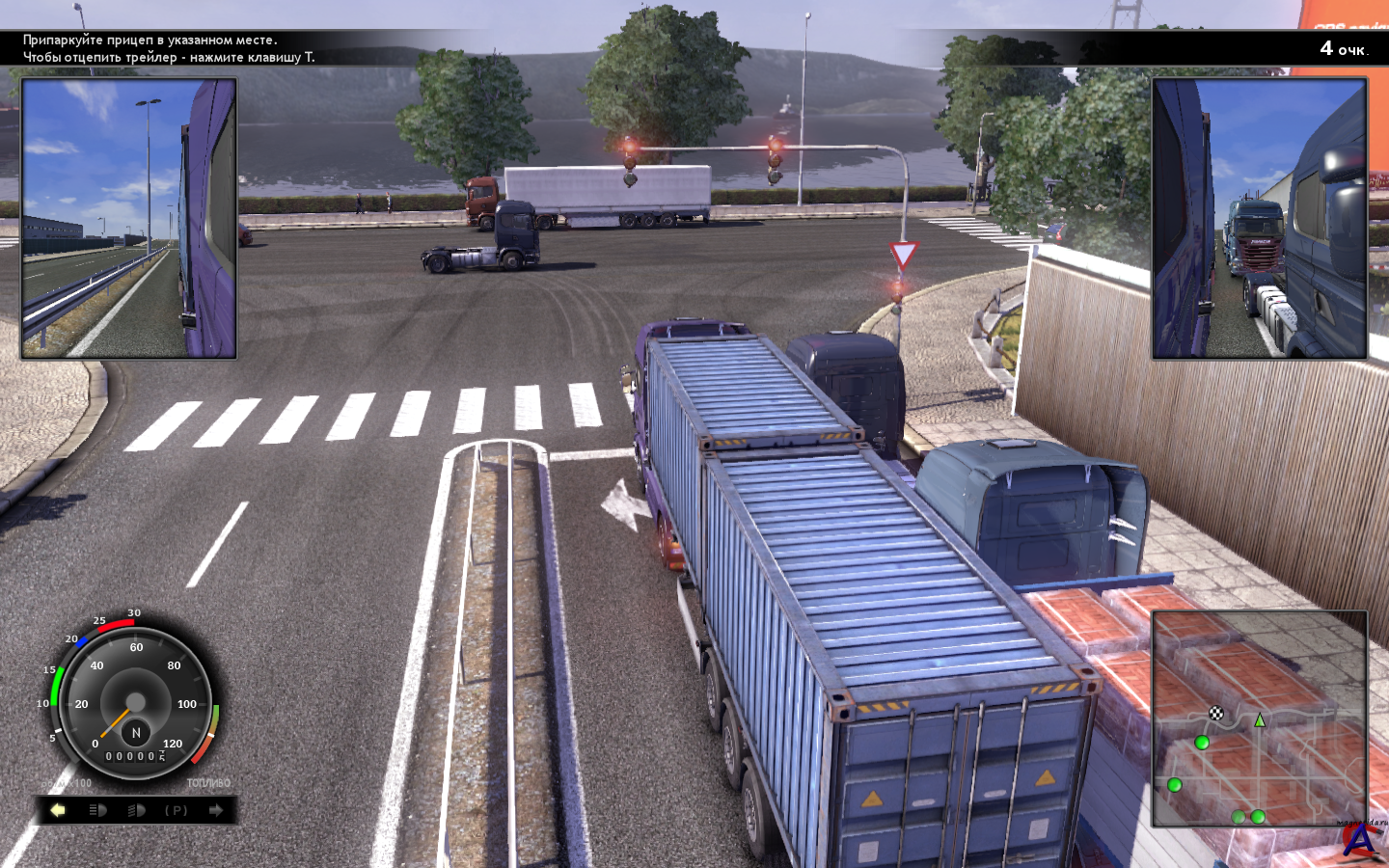Click the right turn signal arrow
Viewport: 1389px width, 868px height.
point(216,810)
